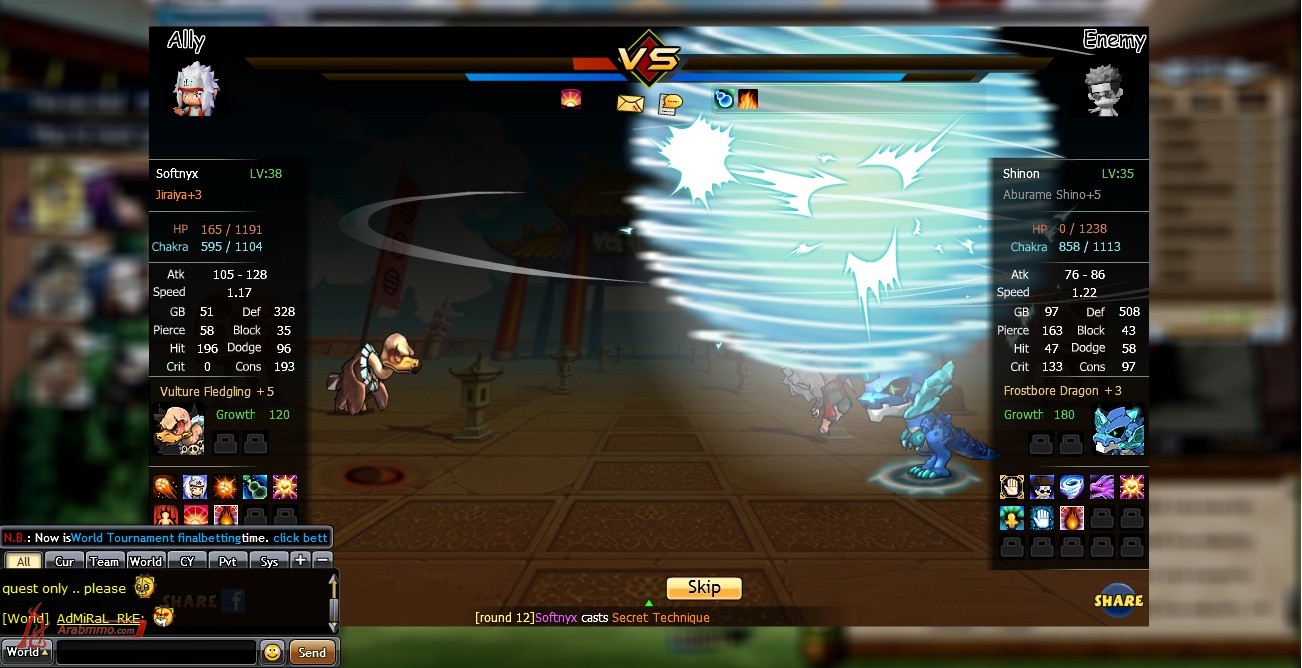Click the World Tournament betting announcement link
This screenshot has width=1302, height=668.
pyautogui.click(x=300, y=538)
